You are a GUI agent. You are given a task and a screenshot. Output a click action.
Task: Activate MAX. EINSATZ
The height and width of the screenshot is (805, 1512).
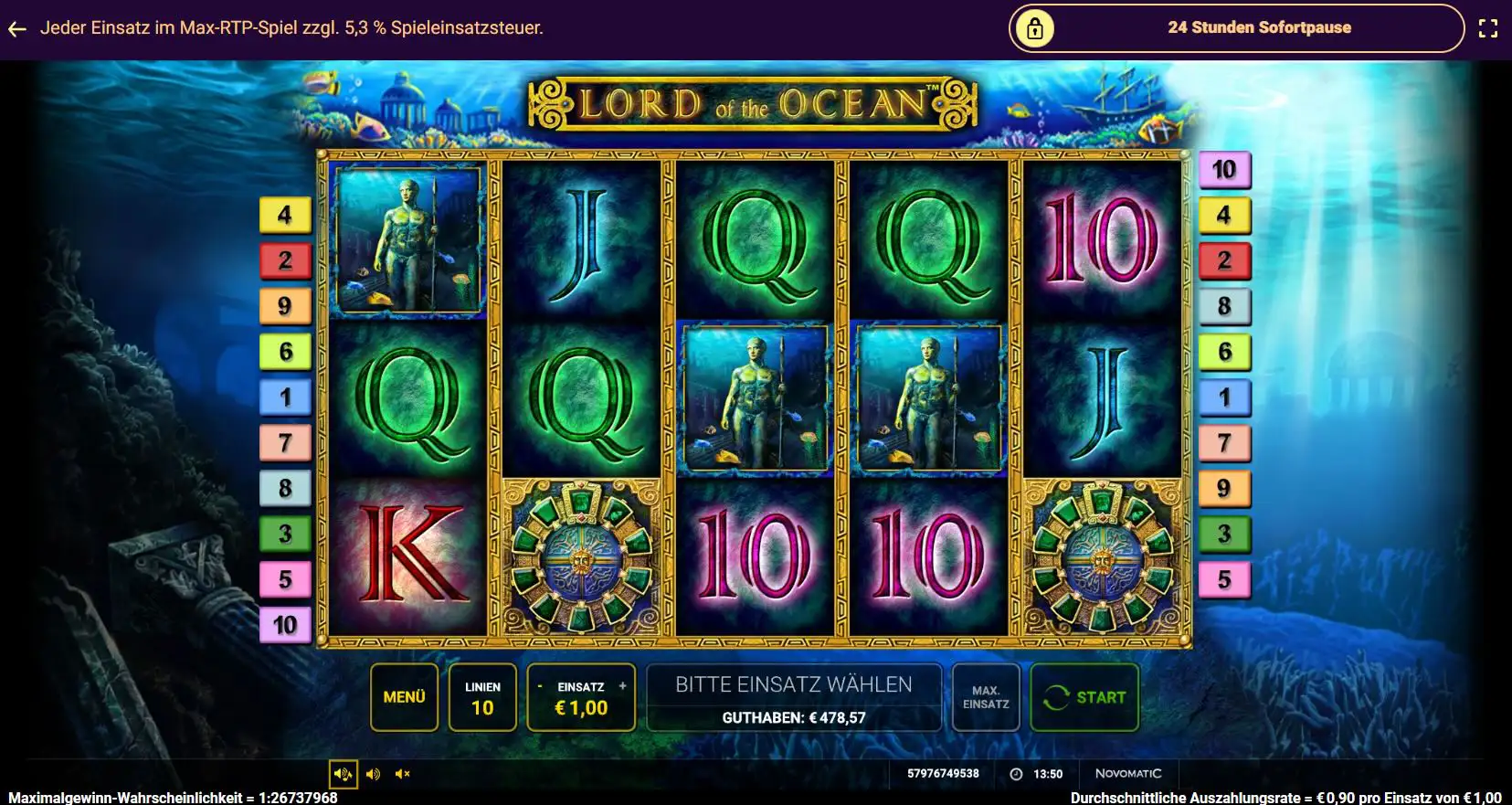[x=985, y=697]
